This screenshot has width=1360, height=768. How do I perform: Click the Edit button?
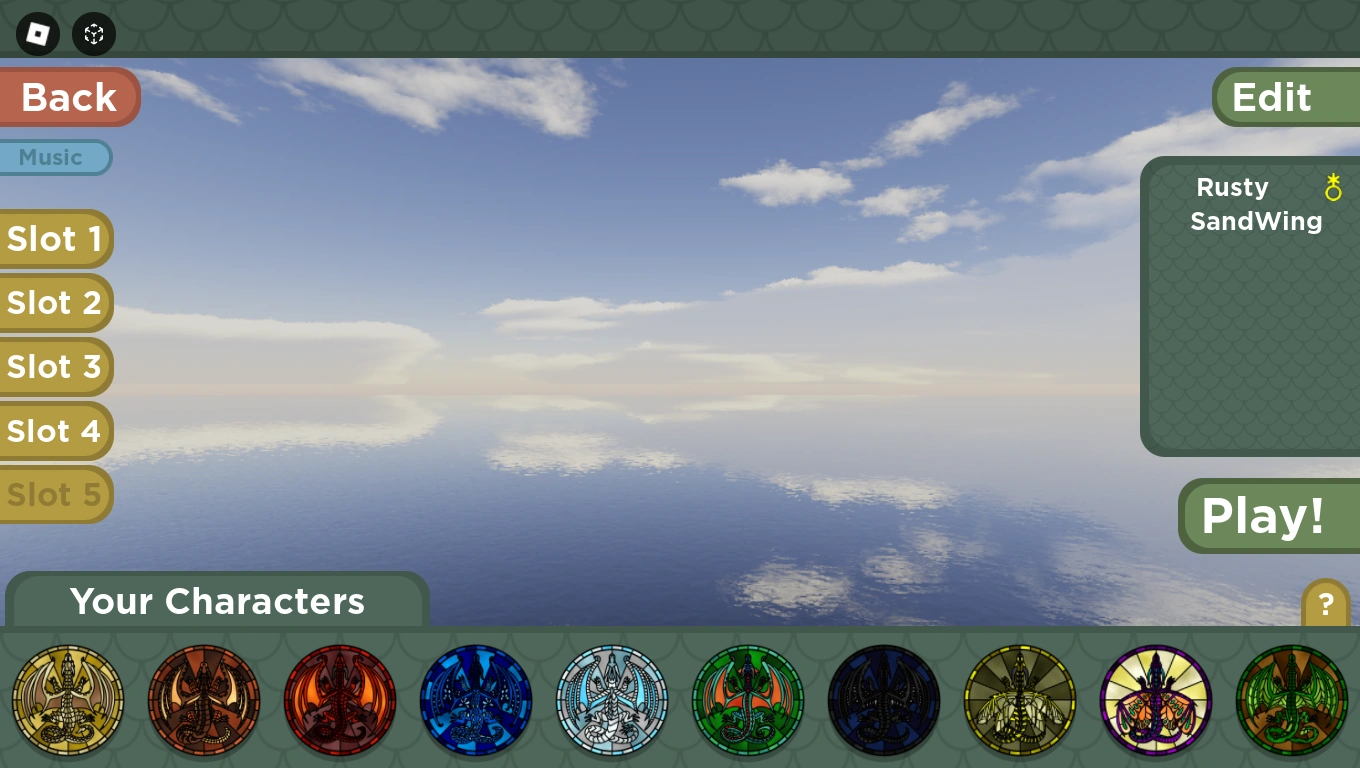click(x=1272, y=96)
